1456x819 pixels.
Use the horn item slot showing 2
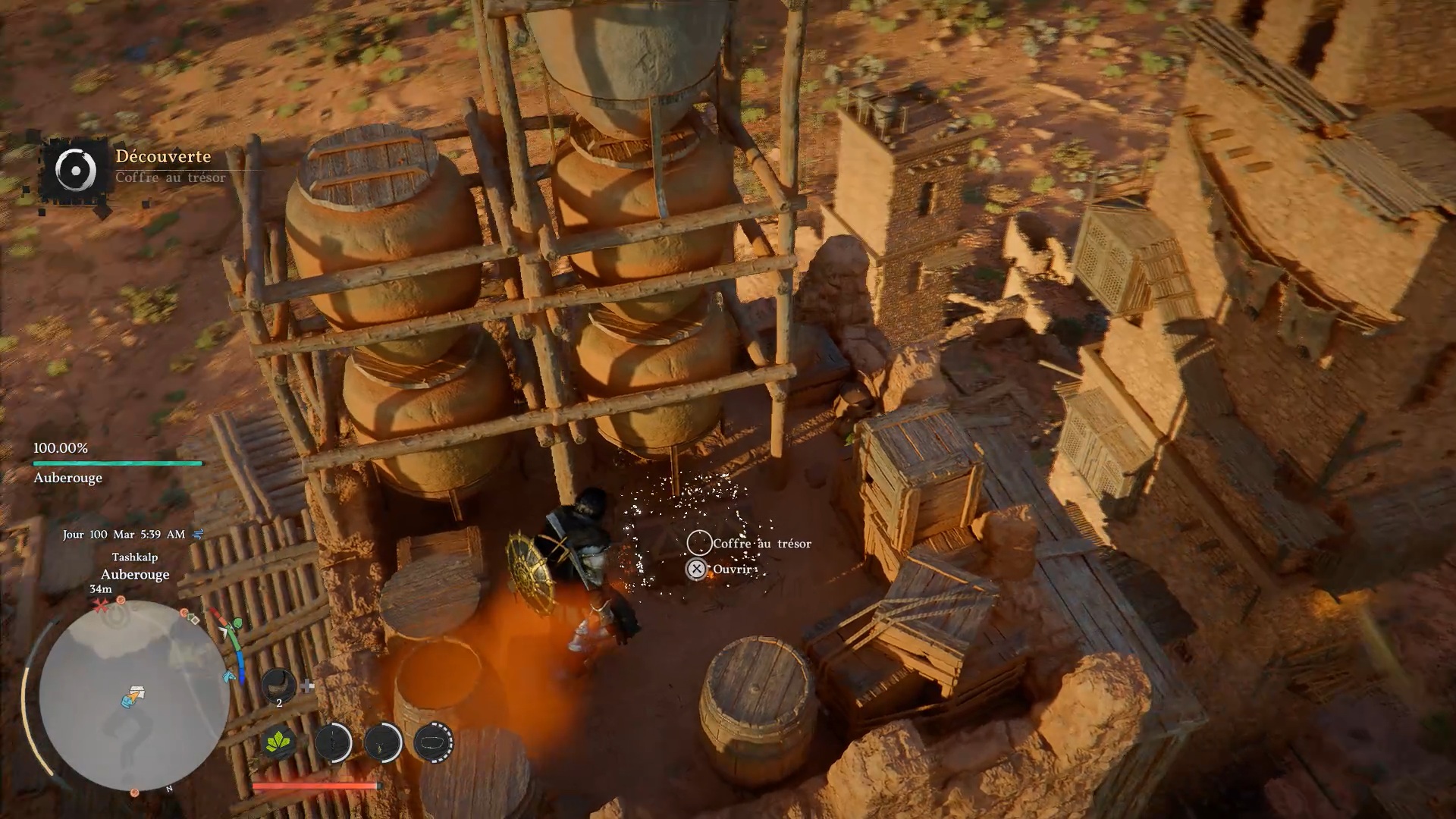click(278, 686)
